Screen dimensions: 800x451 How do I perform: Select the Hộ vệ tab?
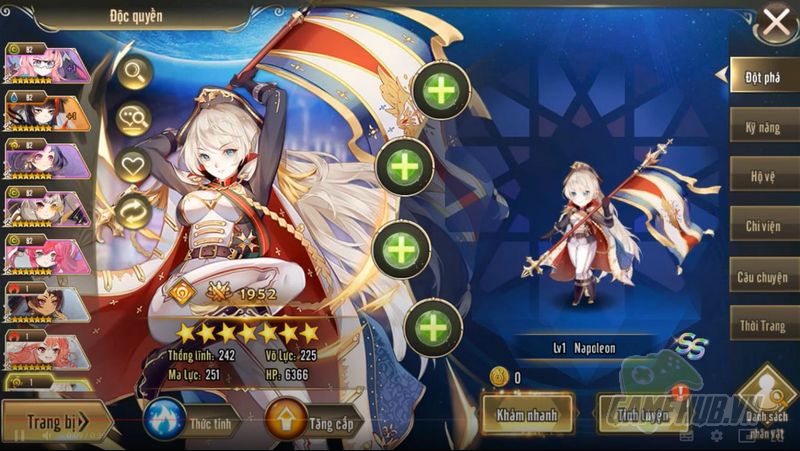tap(763, 176)
